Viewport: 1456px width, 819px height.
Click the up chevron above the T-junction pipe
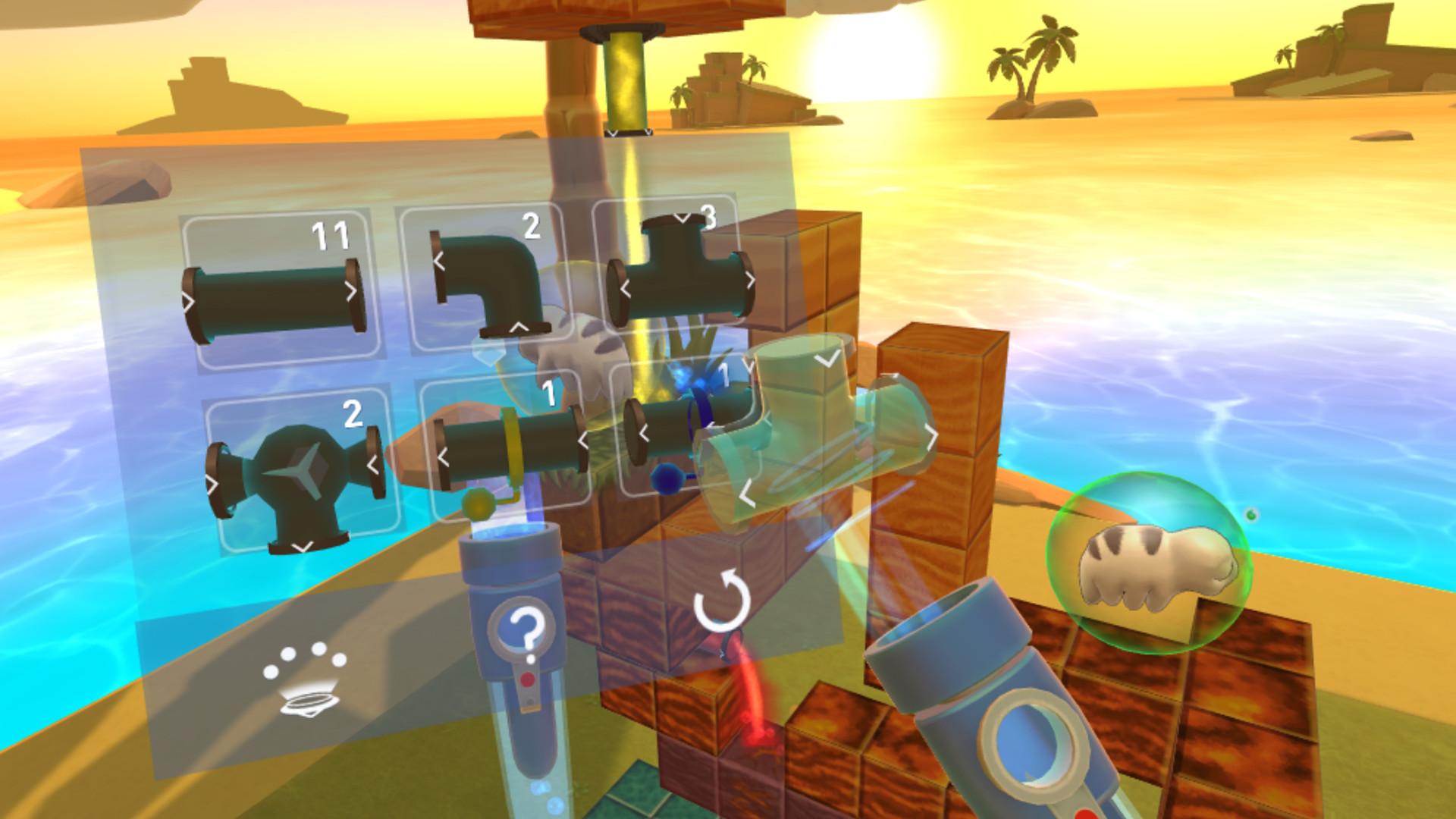[x=683, y=218]
